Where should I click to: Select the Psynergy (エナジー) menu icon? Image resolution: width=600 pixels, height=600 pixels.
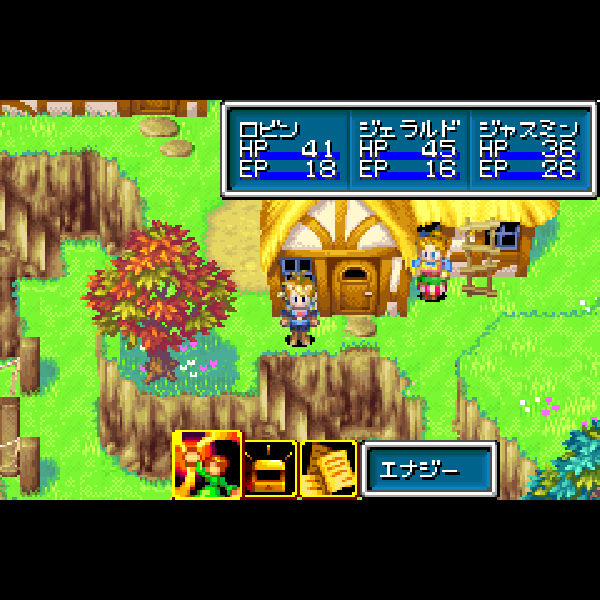tap(207, 465)
